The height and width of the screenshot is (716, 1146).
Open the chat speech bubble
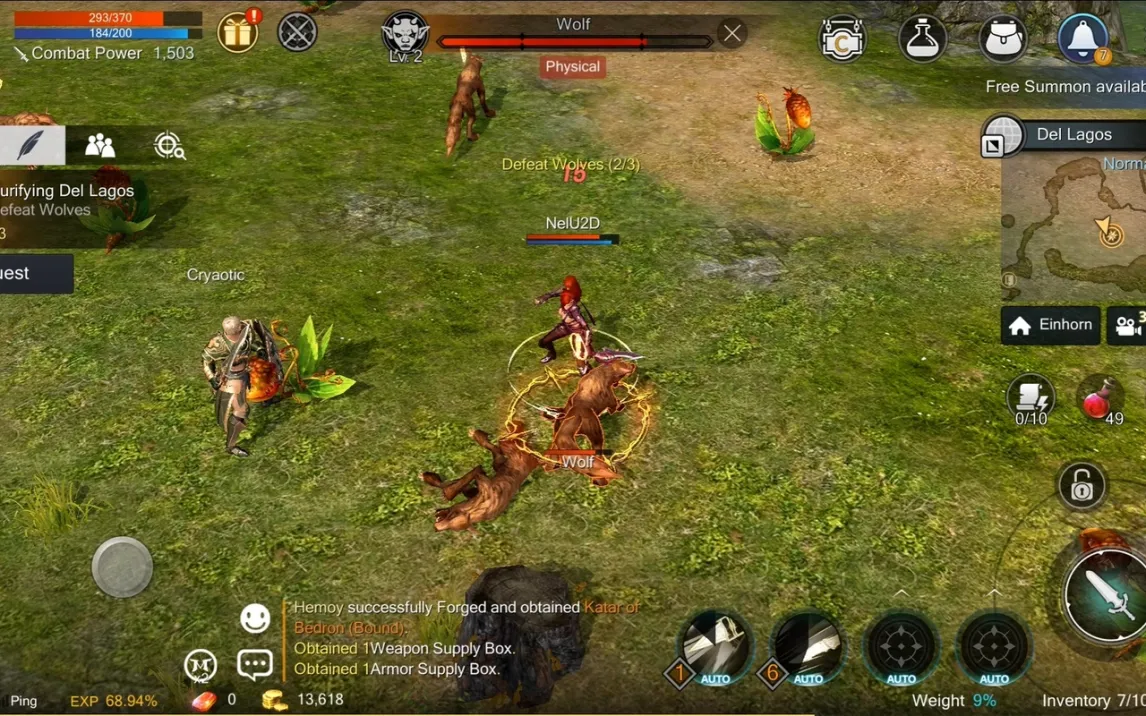[255, 664]
